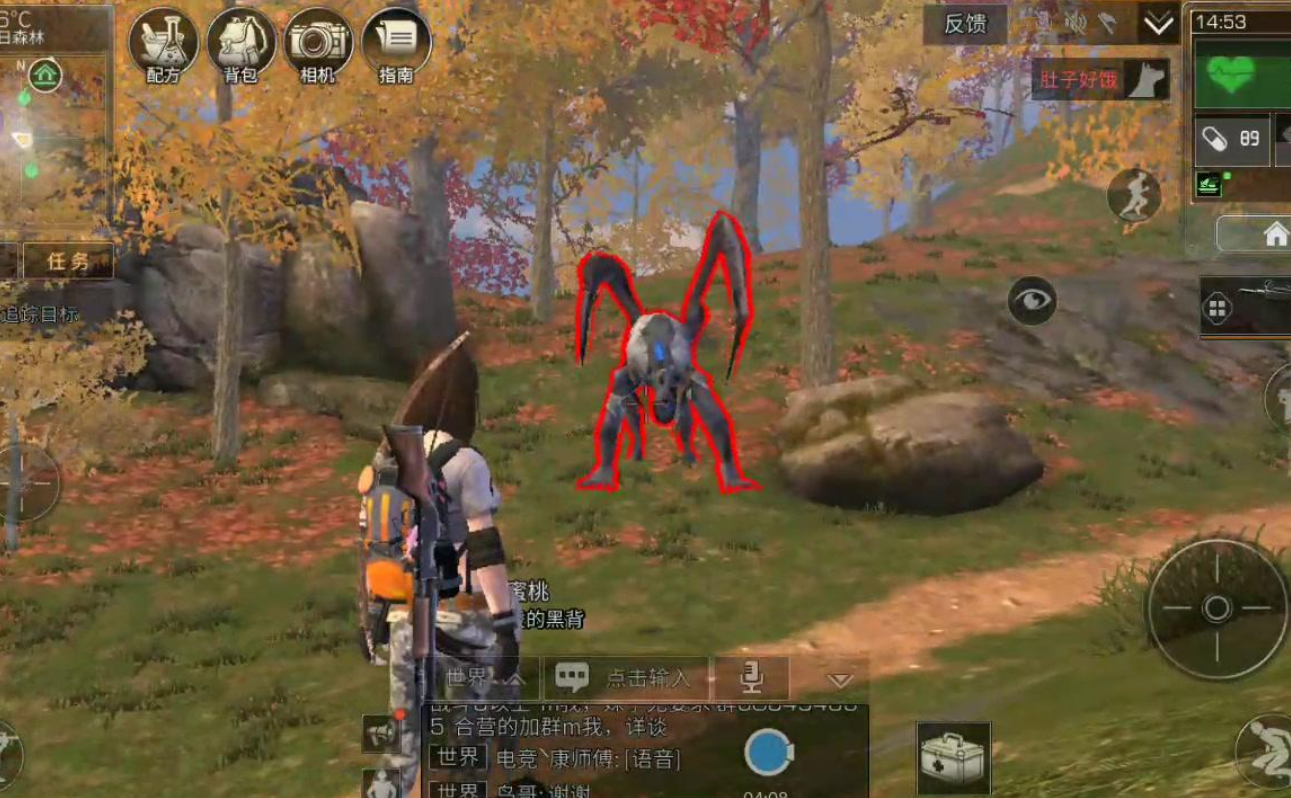Activate the microphone voice chat button
Viewport: 1291px width, 798px height.
point(750,679)
